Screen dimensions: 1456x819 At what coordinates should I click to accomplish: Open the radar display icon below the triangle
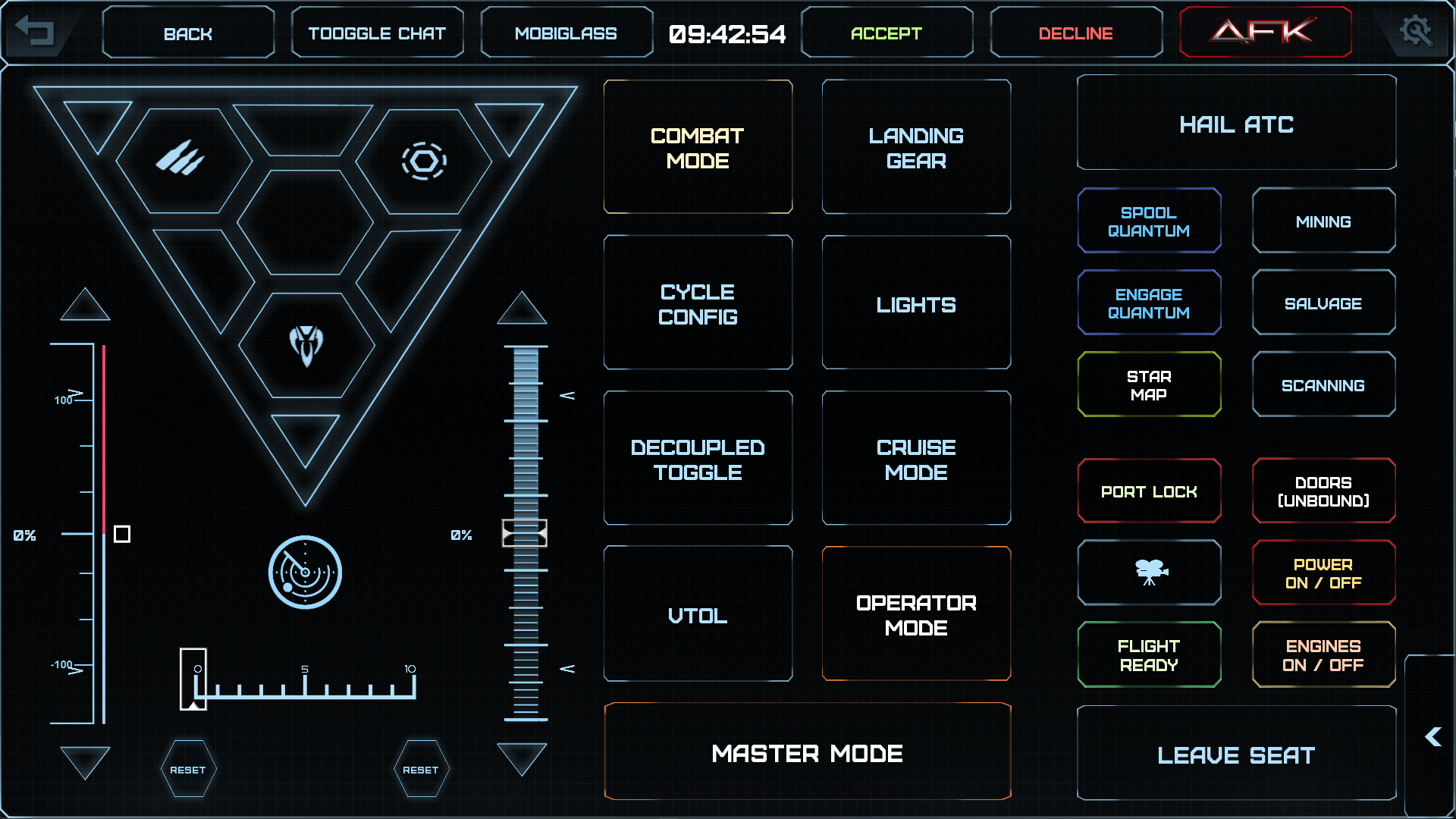303,572
